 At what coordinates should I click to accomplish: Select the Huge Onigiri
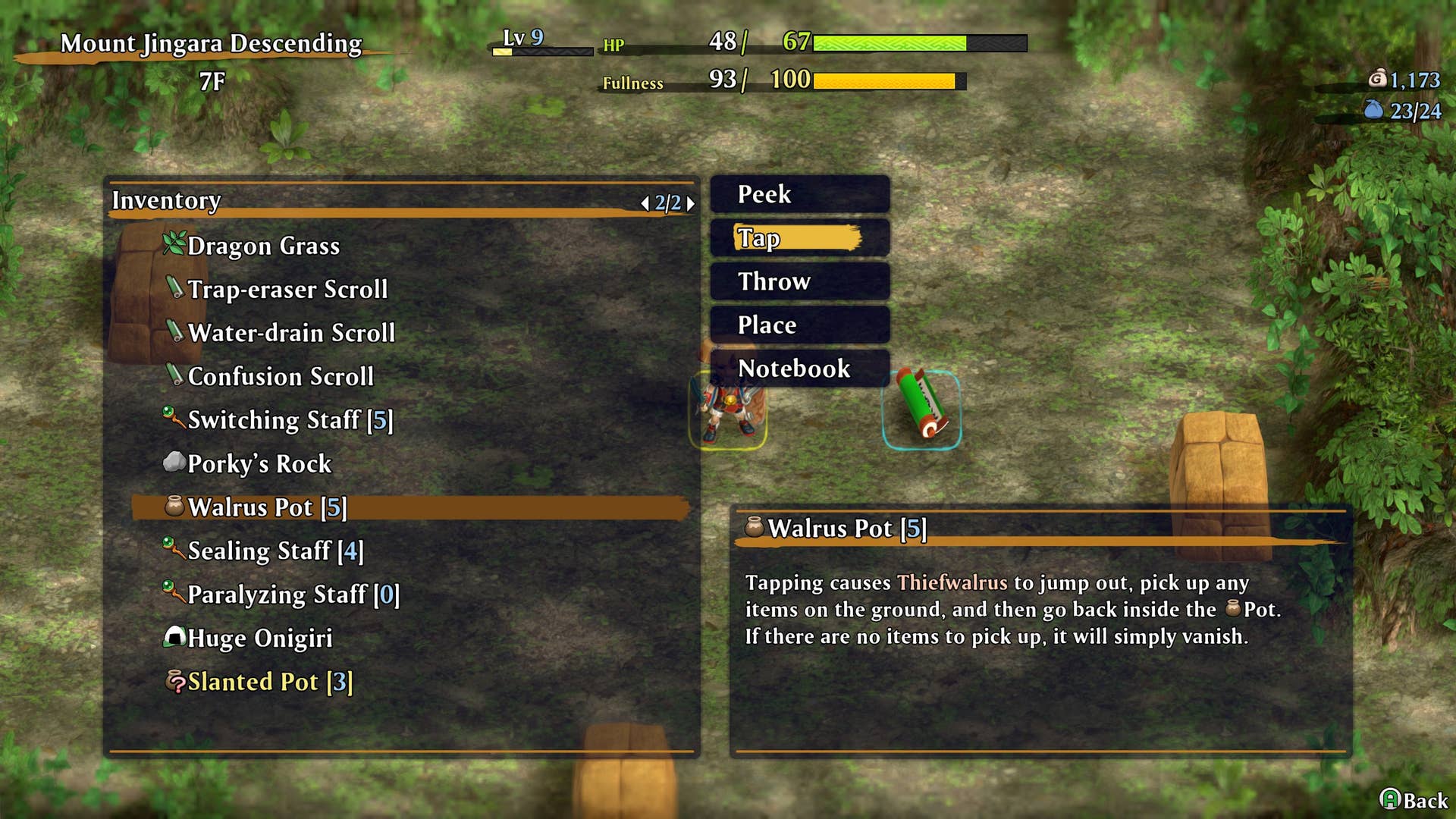coord(259,638)
